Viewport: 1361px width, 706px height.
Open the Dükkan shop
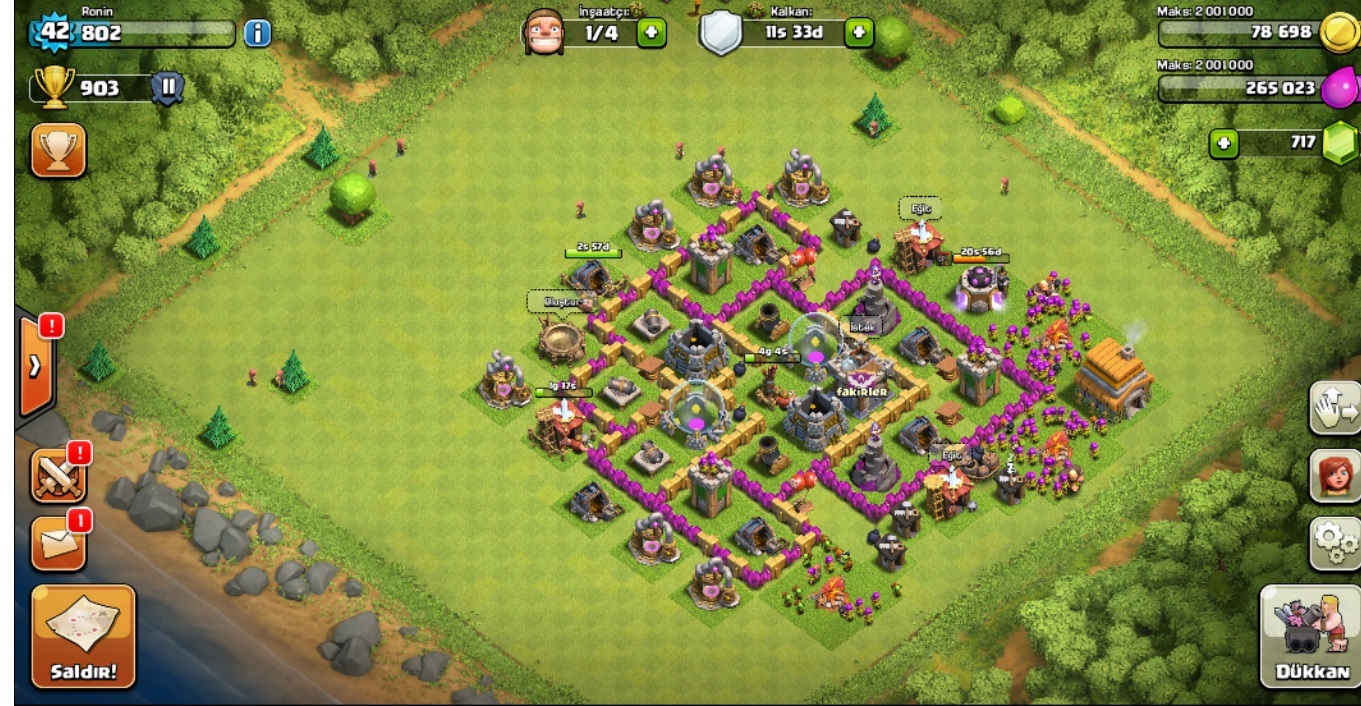(x=1311, y=636)
